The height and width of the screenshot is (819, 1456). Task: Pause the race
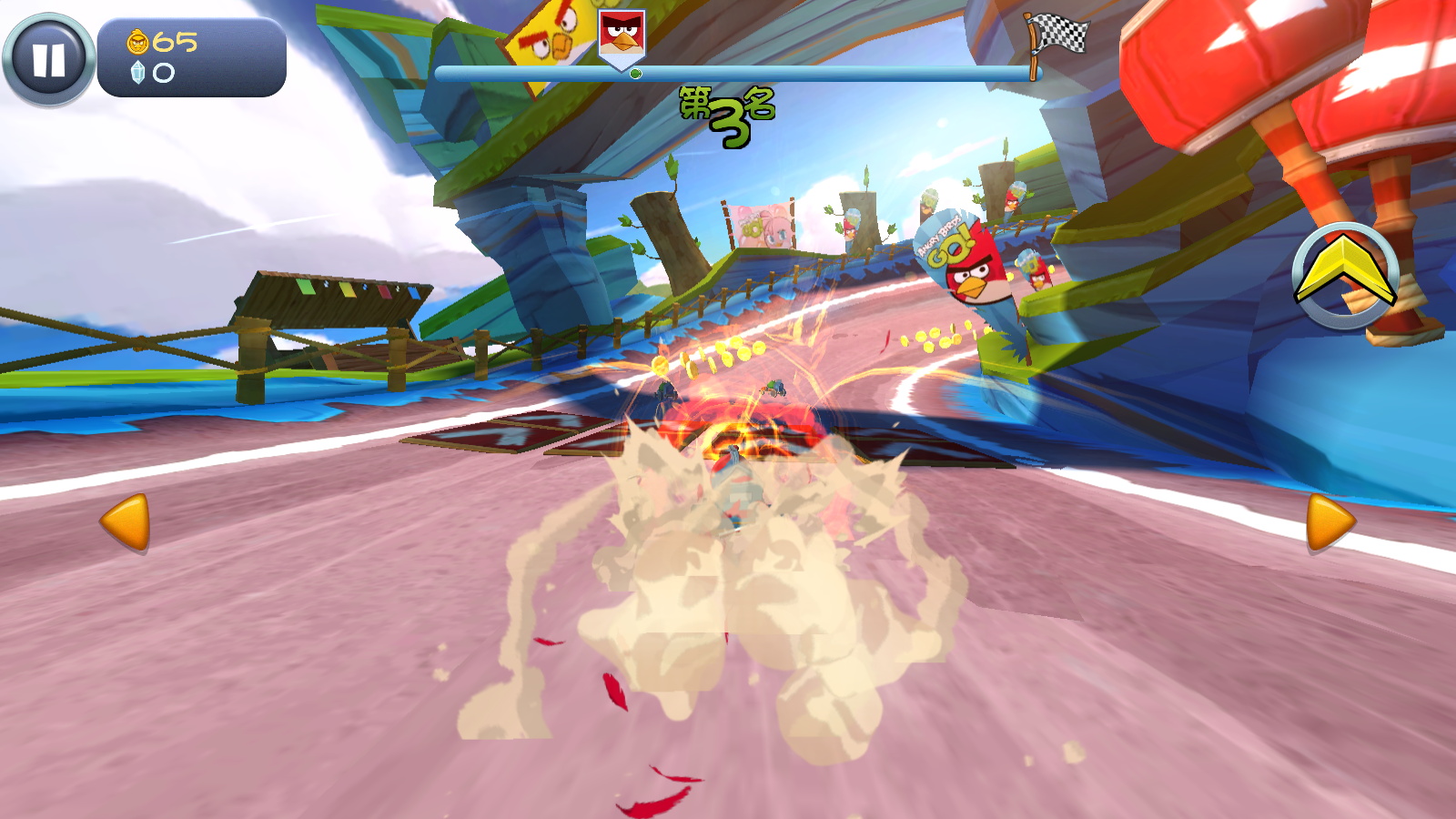pyautogui.click(x=48, y=60)
